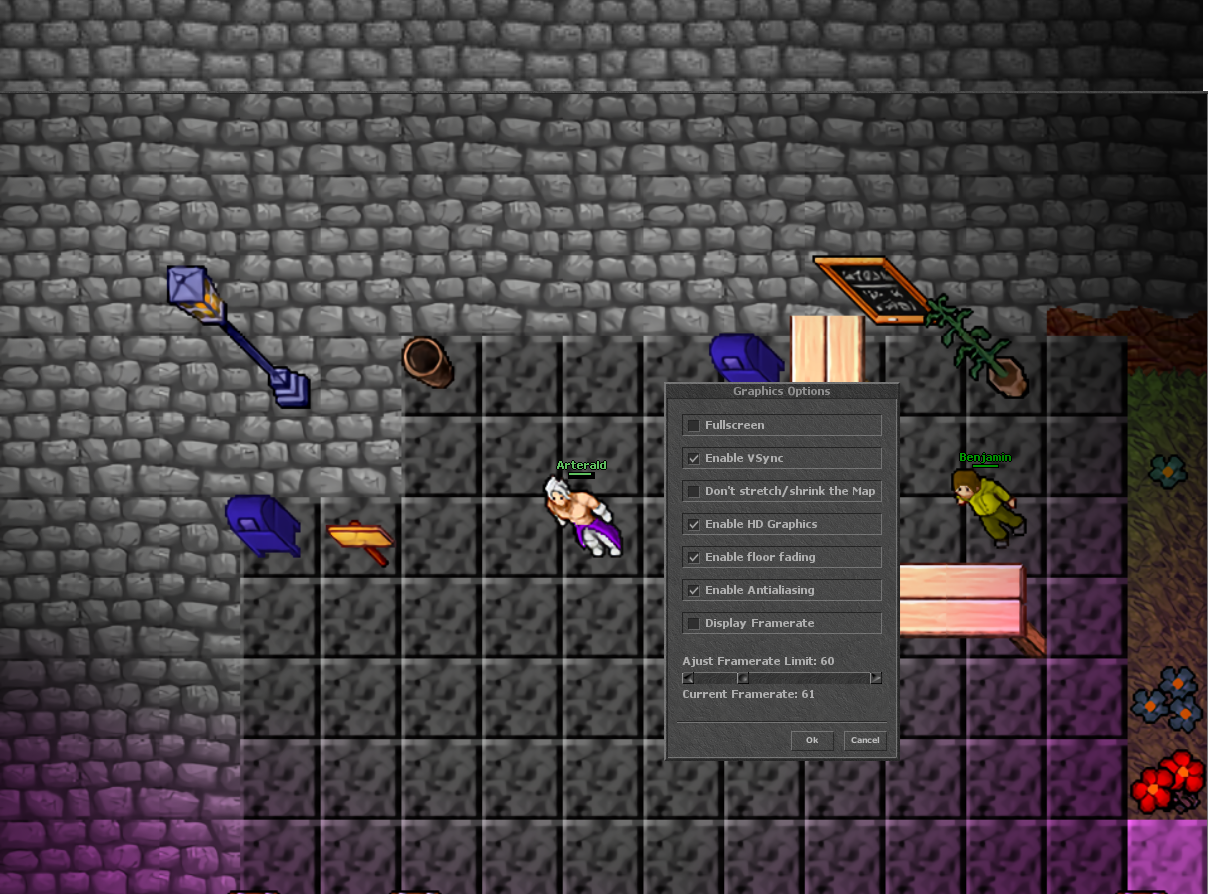Toggle the Fullscreen checkbox
The image size is (1208, 894).
coord(693,426)
